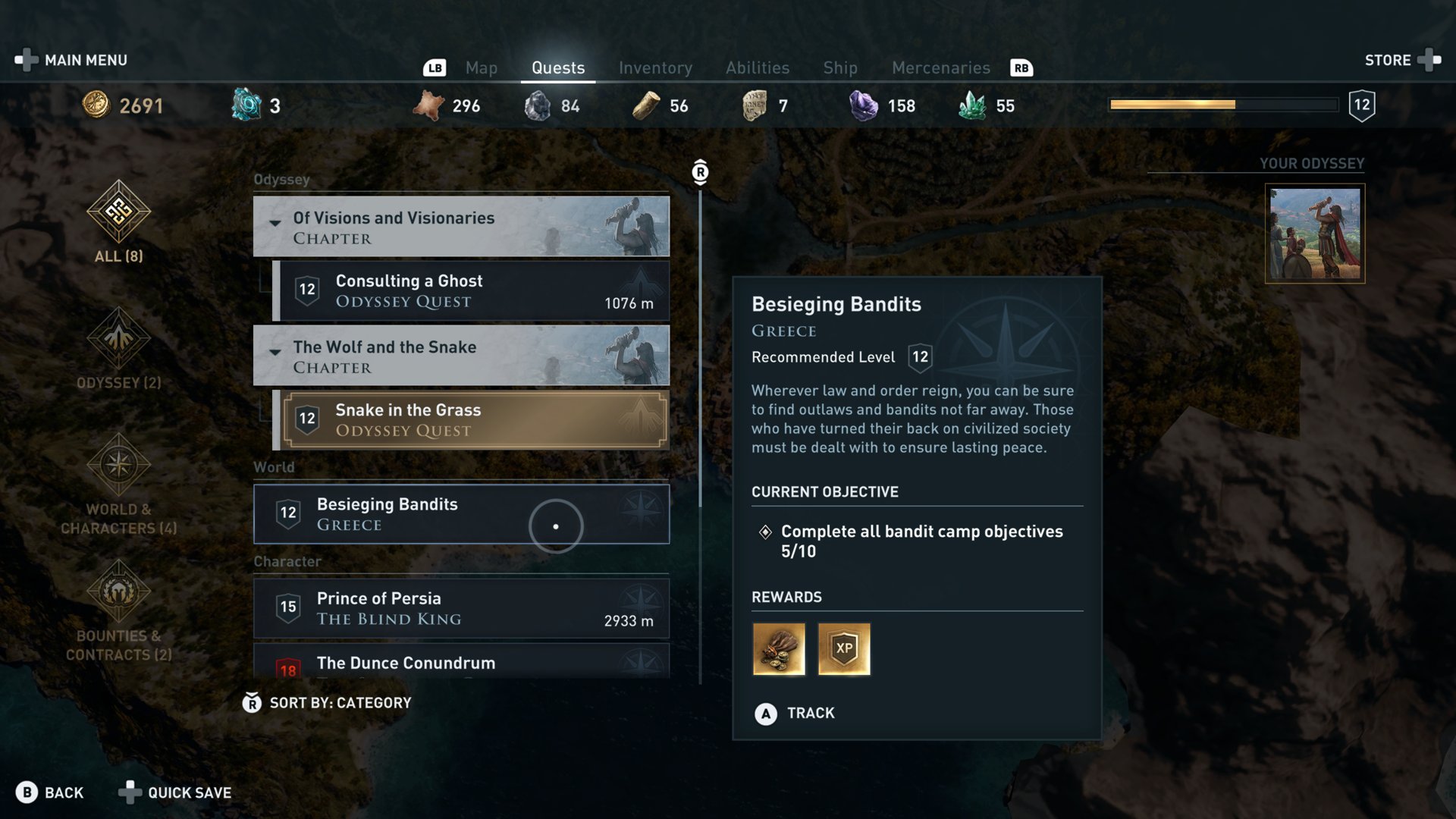The image size is (1456, 819).
Task: Click the Your Odyssey thumbnail image
Action: (1315, 234)
